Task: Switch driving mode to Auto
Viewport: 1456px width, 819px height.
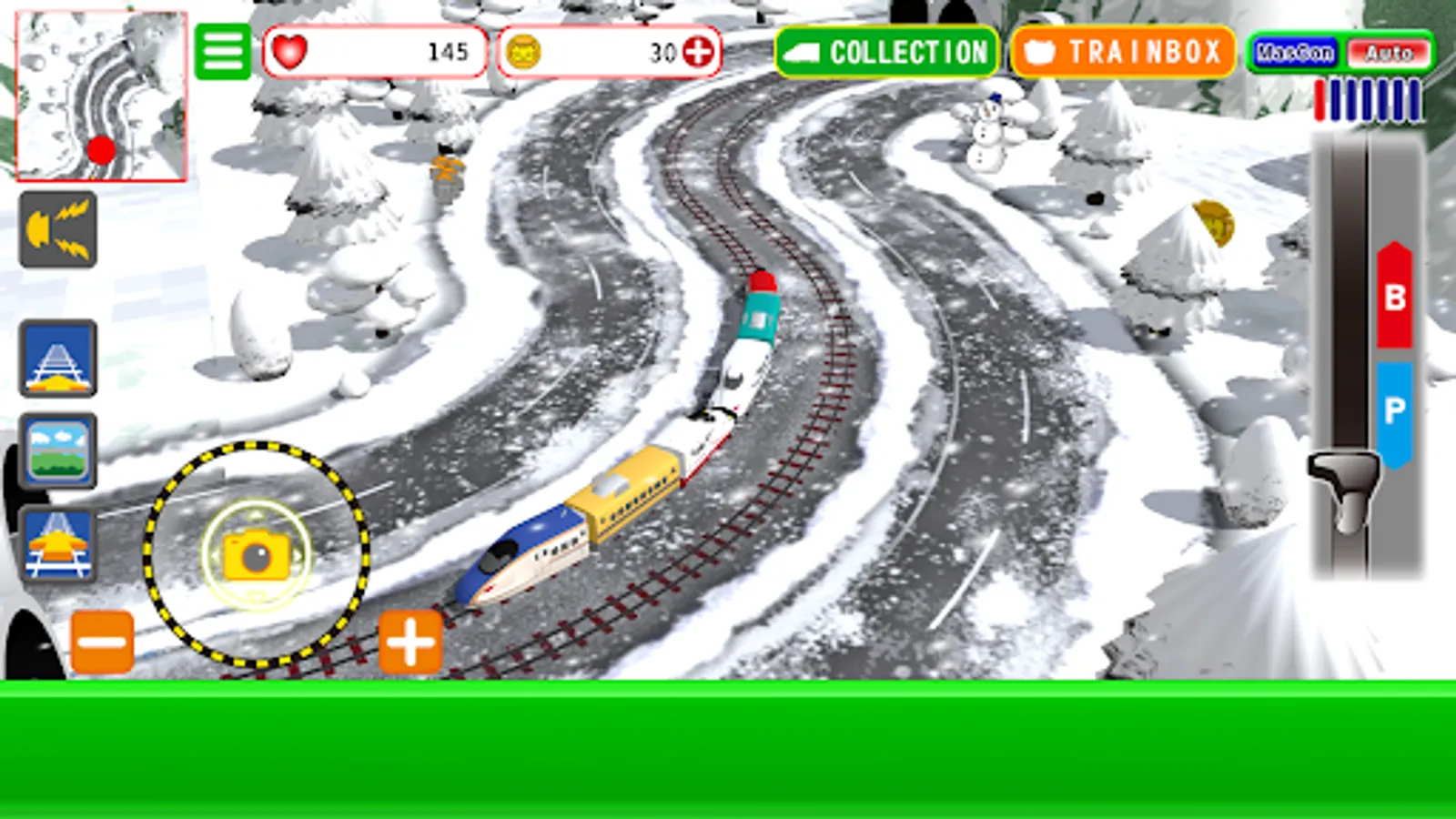Action: 1387,53
